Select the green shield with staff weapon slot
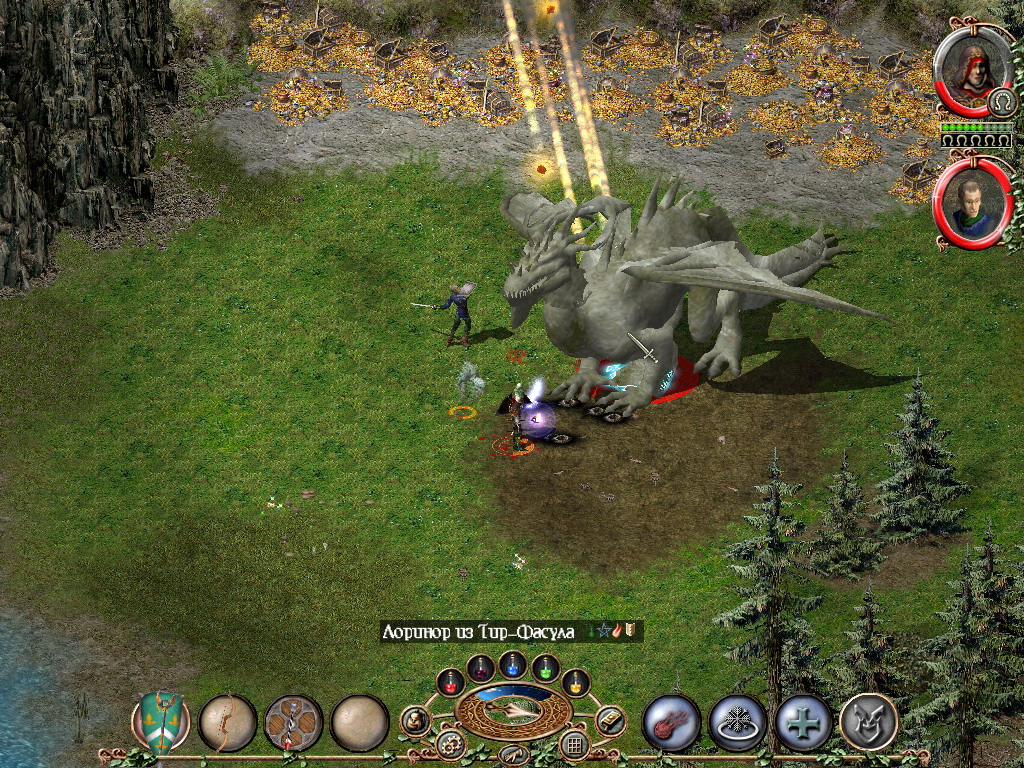 pos(161,722)
